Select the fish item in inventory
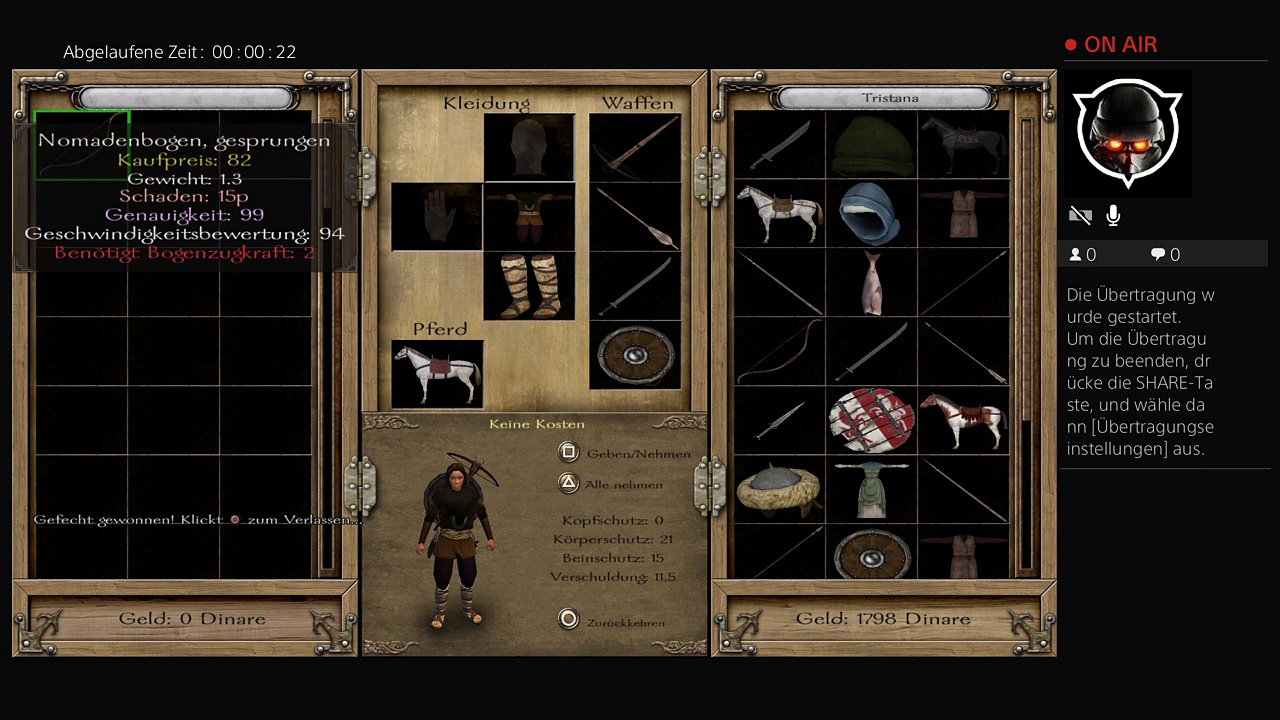This screenshot has width=1280, height=720. (x=871, y=282)
